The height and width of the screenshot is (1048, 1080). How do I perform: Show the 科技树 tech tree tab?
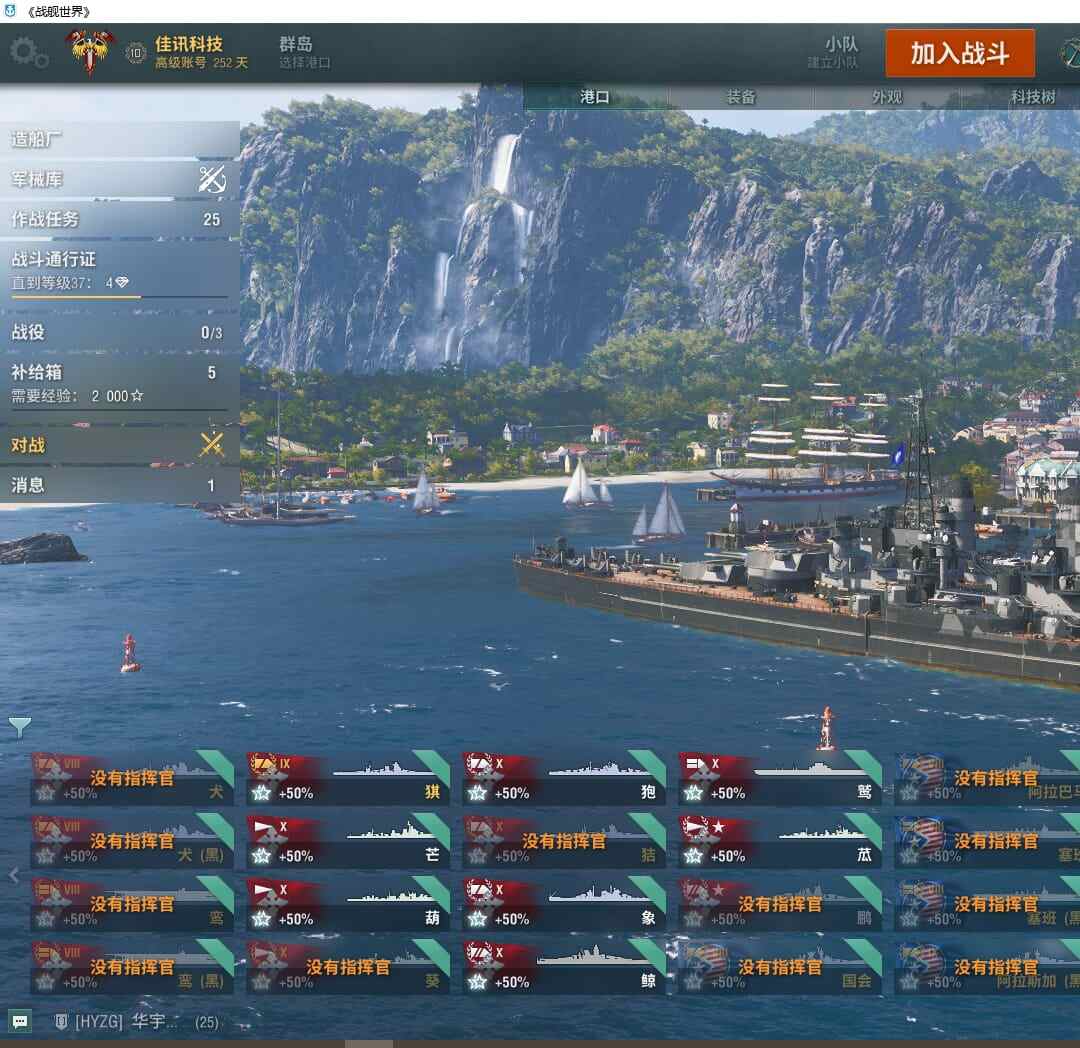[x=1032, y=97]
